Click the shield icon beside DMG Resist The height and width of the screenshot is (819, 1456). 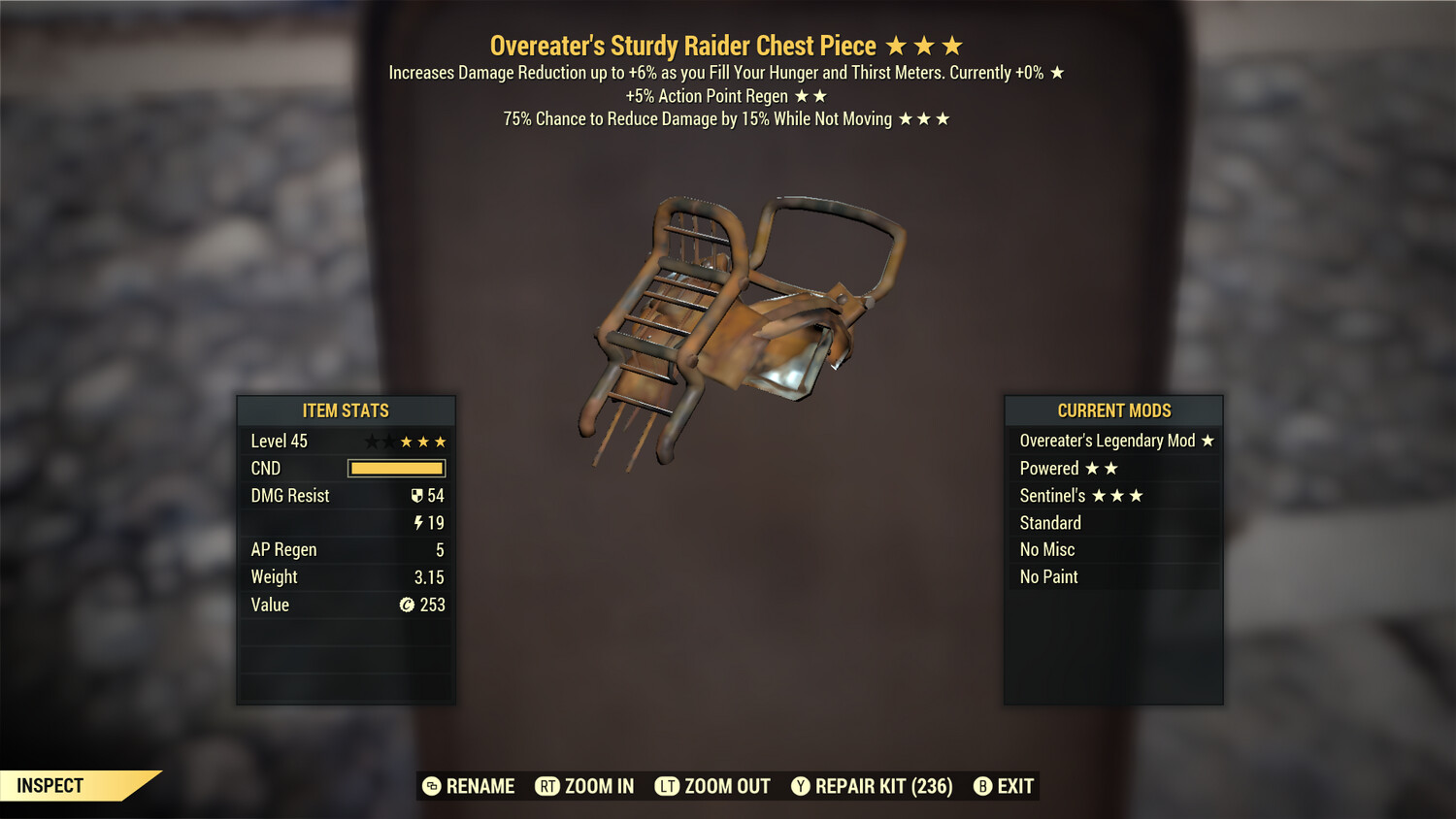click(417, 496)
